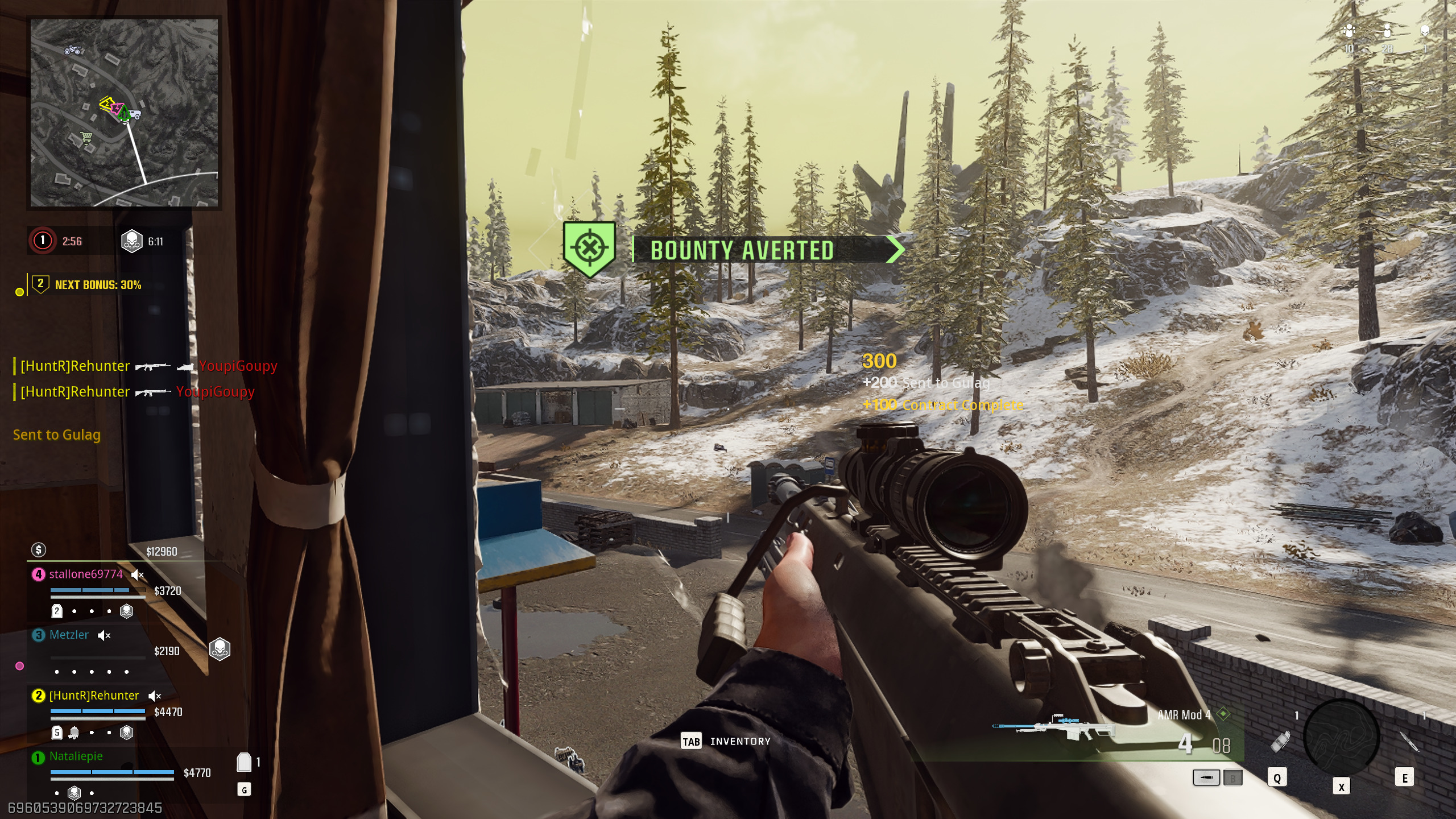Screen dimensions: 1456x819
Task: Click the squads remaining icon top right
Action: (1349, 30)
